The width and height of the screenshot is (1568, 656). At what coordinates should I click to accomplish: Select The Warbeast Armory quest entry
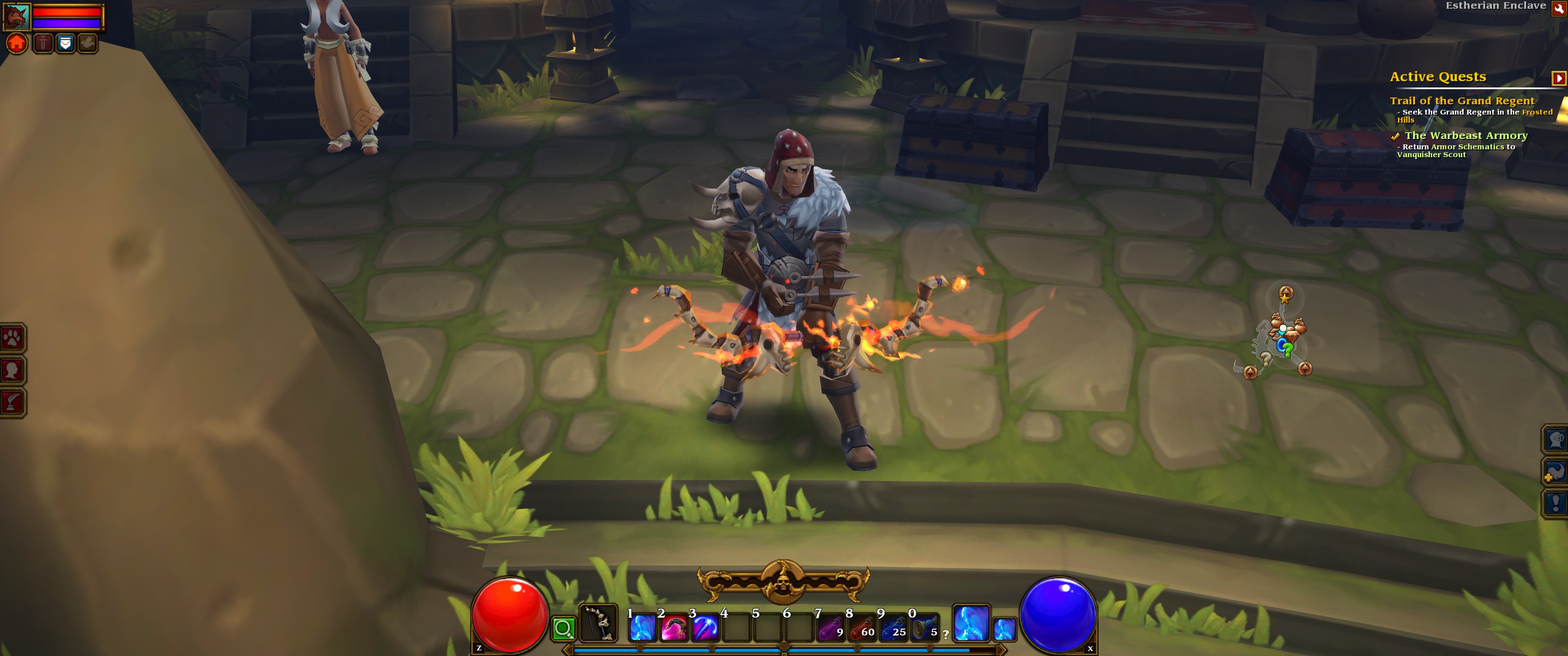click(x=1466, y=136)
